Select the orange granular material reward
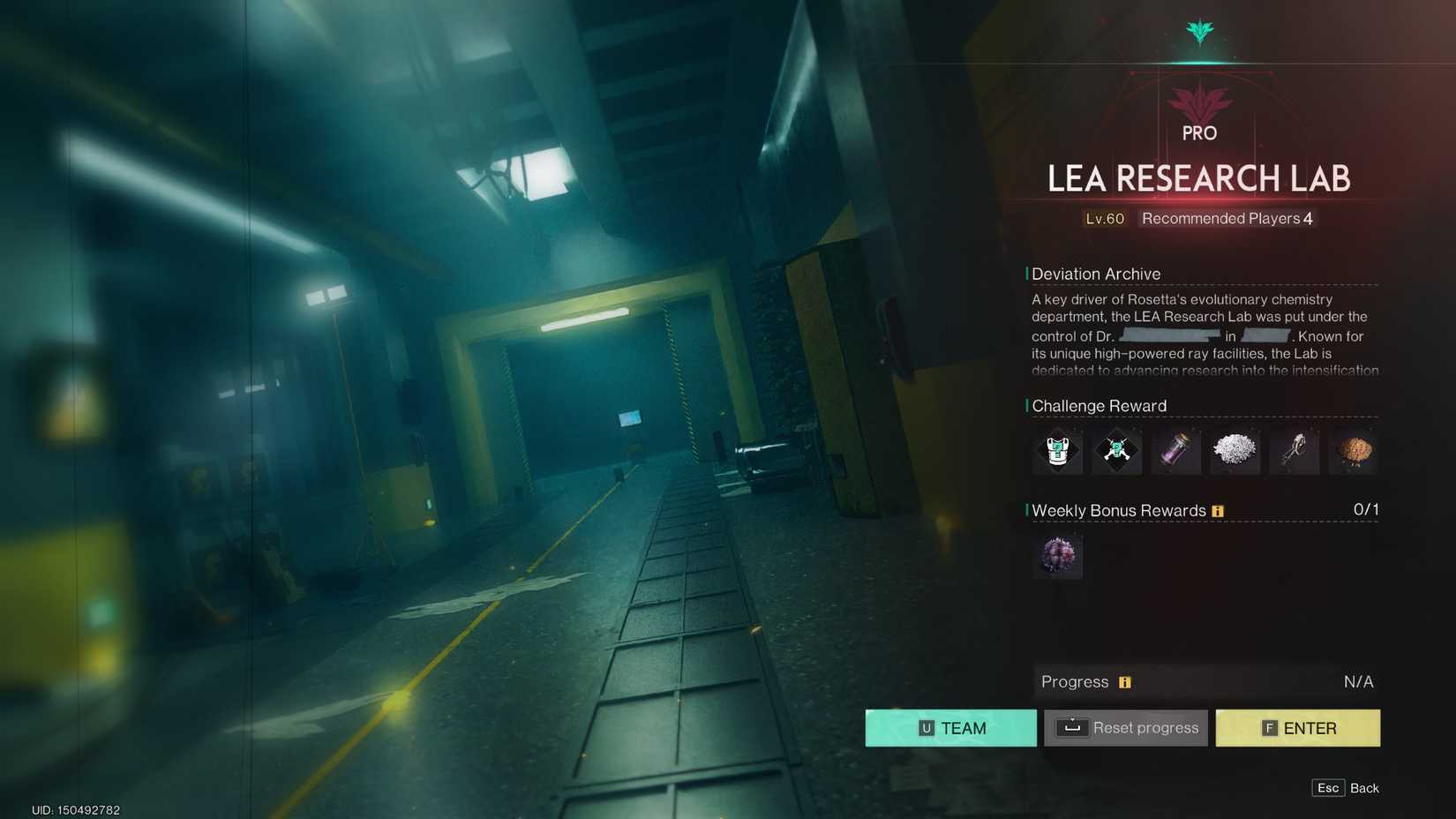 [1353, 451]
